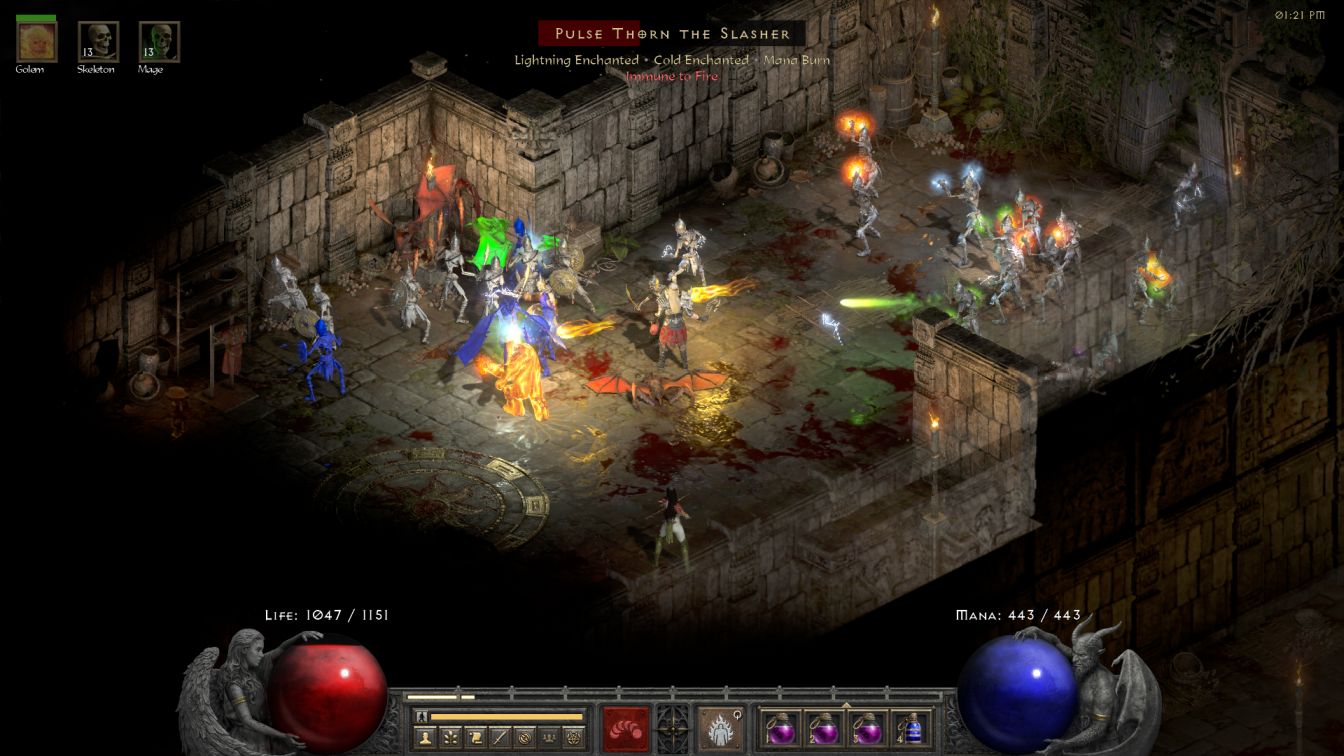Viewport: 1344px width, 756px height.
Task: Click the crossed-circle panel button
Action: tap(524, 738)
